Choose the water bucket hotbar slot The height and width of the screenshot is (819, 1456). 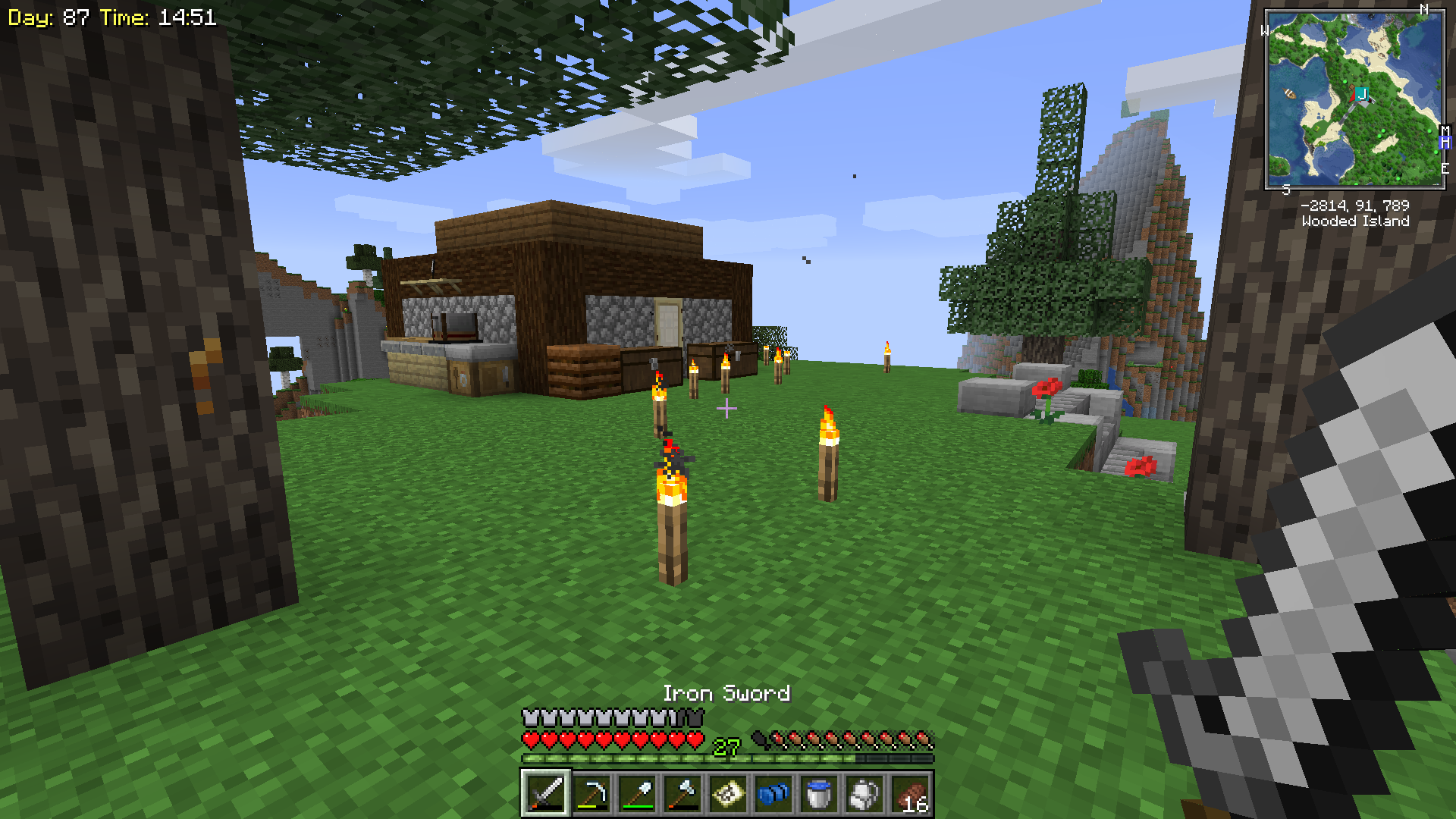pos(819,794)
